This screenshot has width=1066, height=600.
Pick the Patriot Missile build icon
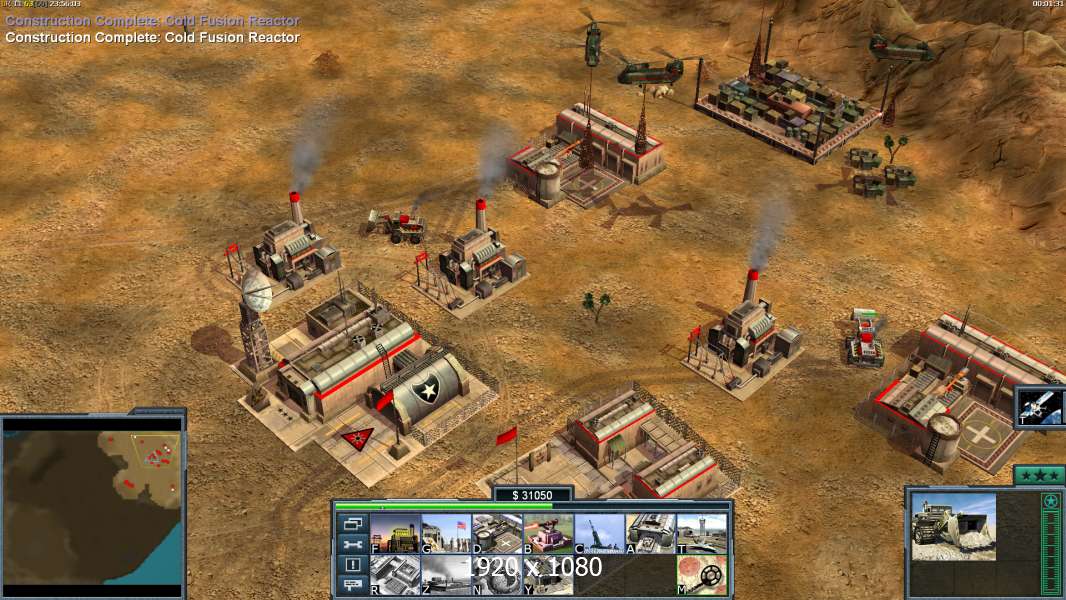point(599,533)
